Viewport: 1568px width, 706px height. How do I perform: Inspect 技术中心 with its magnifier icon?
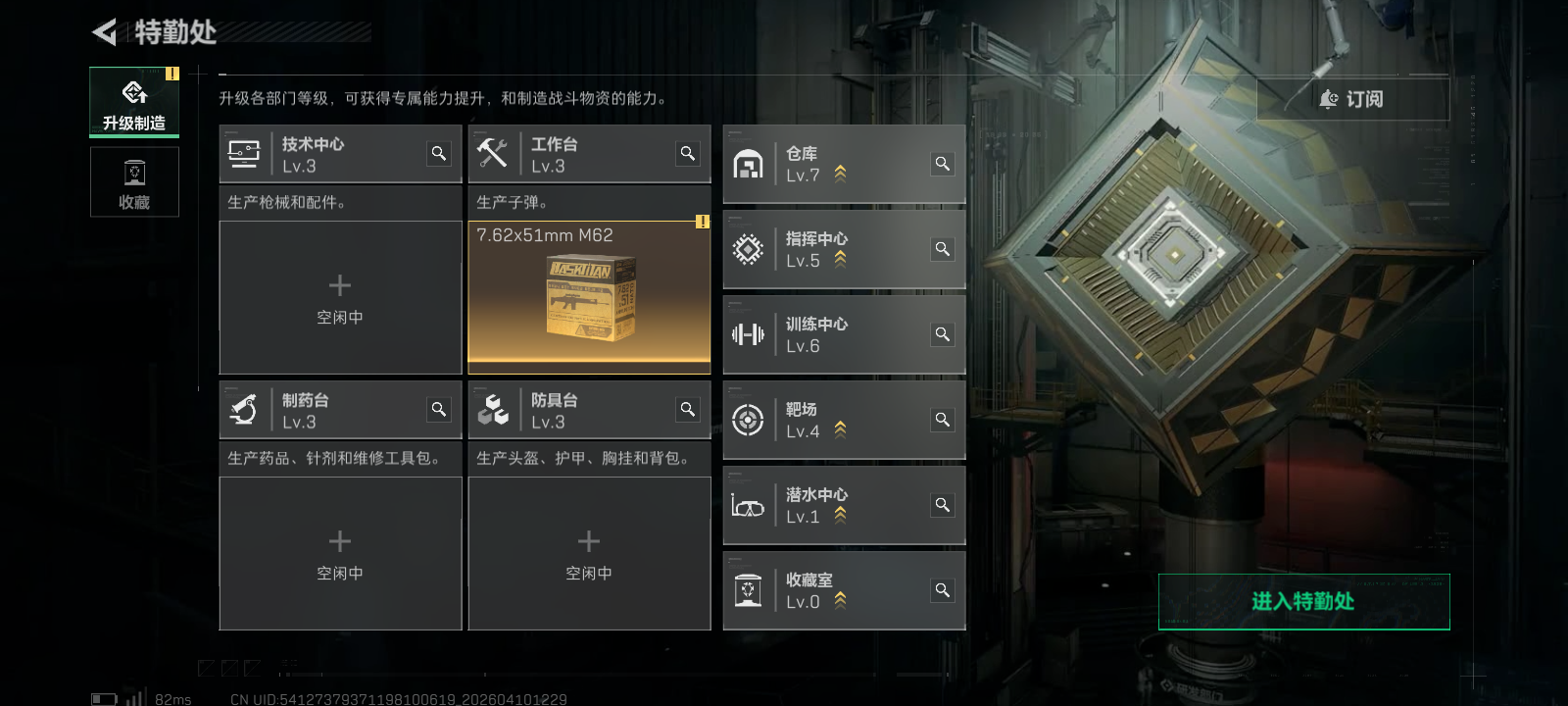[x=439, y=154]
